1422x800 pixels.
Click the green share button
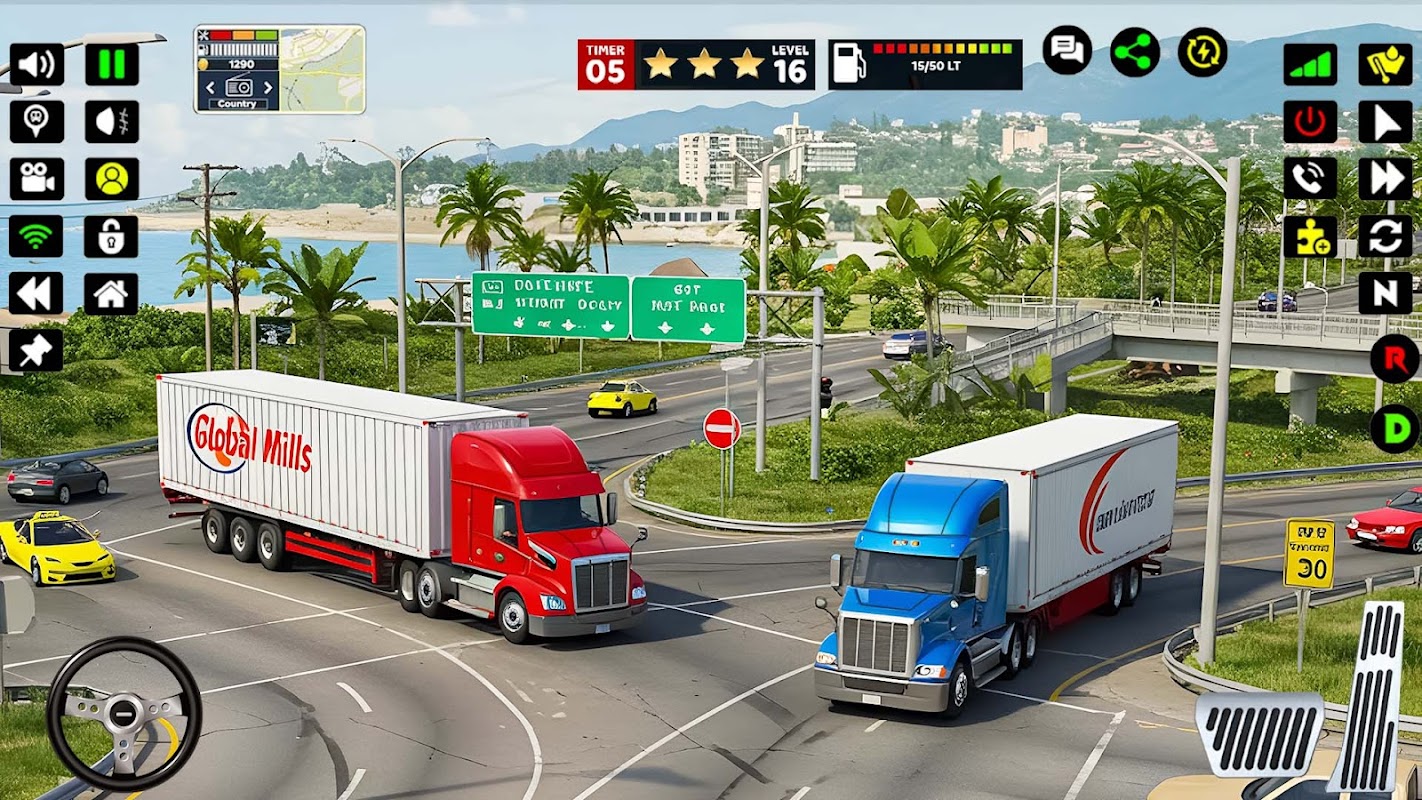point(1135,51)
